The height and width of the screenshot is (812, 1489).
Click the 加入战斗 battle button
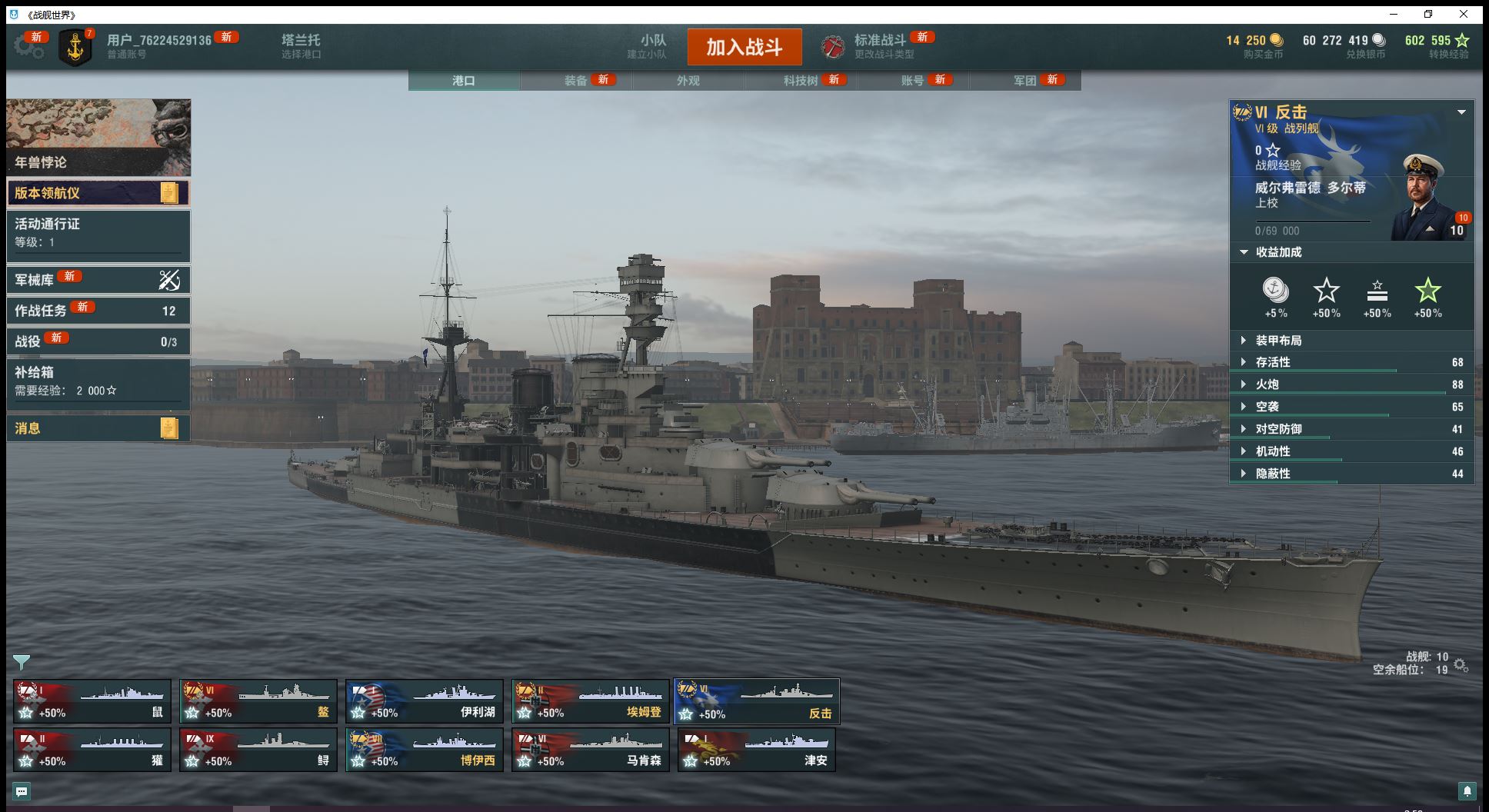click(744, 47)
